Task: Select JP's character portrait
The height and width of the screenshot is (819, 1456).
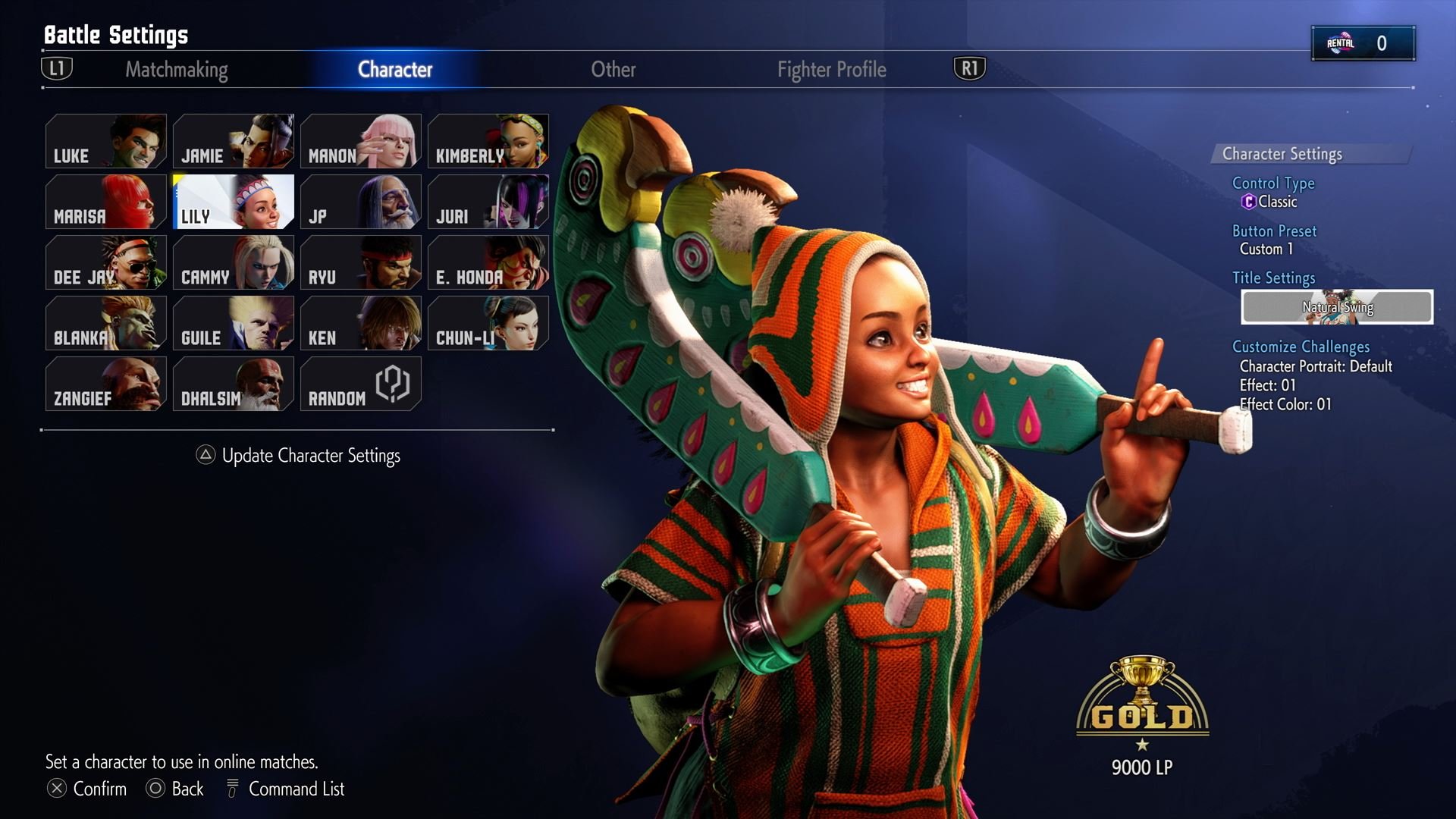Action: (361, 202)
